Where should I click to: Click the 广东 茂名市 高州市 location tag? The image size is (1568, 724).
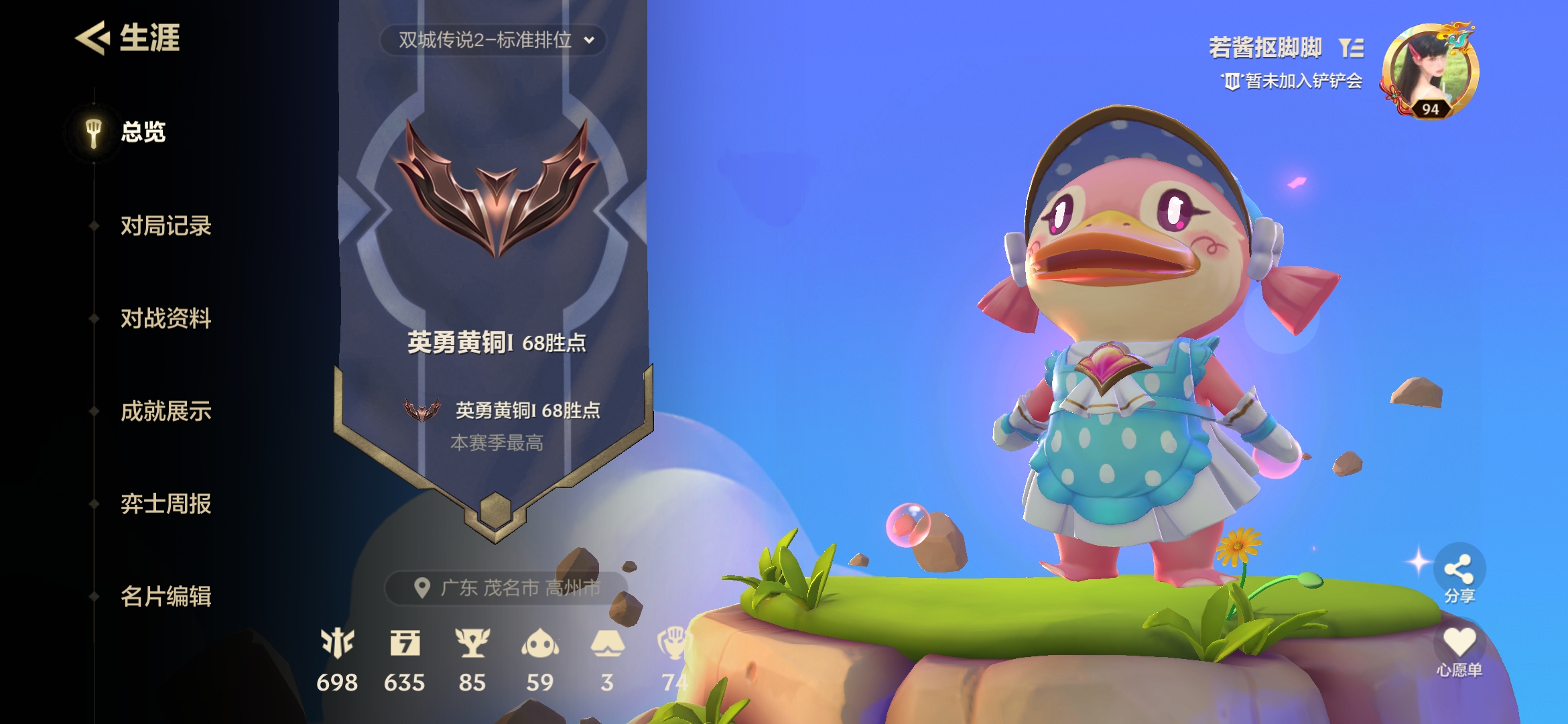(x=507, y=588)
